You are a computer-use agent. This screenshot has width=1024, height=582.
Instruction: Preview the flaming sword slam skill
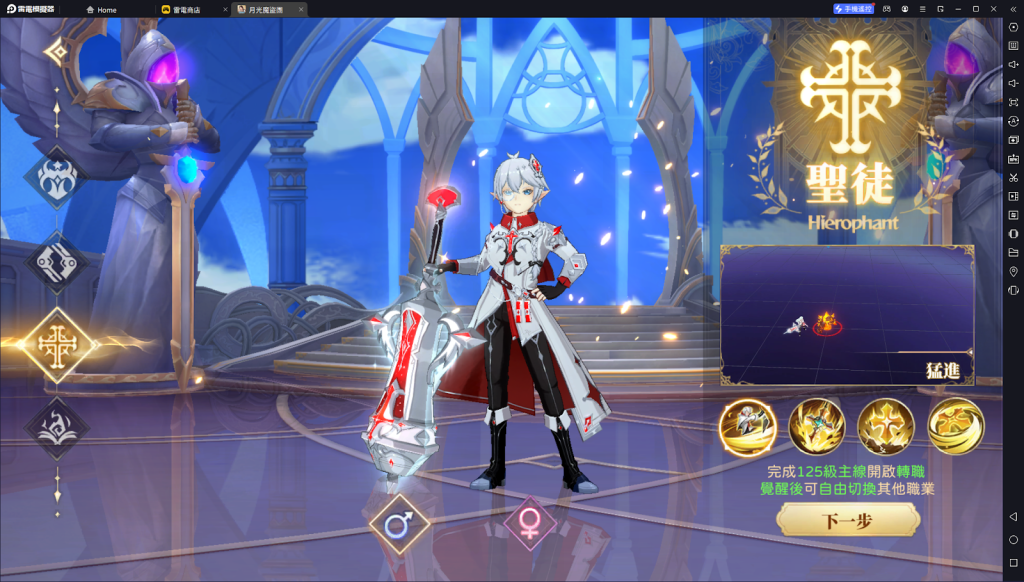click(x=816, y=427)
